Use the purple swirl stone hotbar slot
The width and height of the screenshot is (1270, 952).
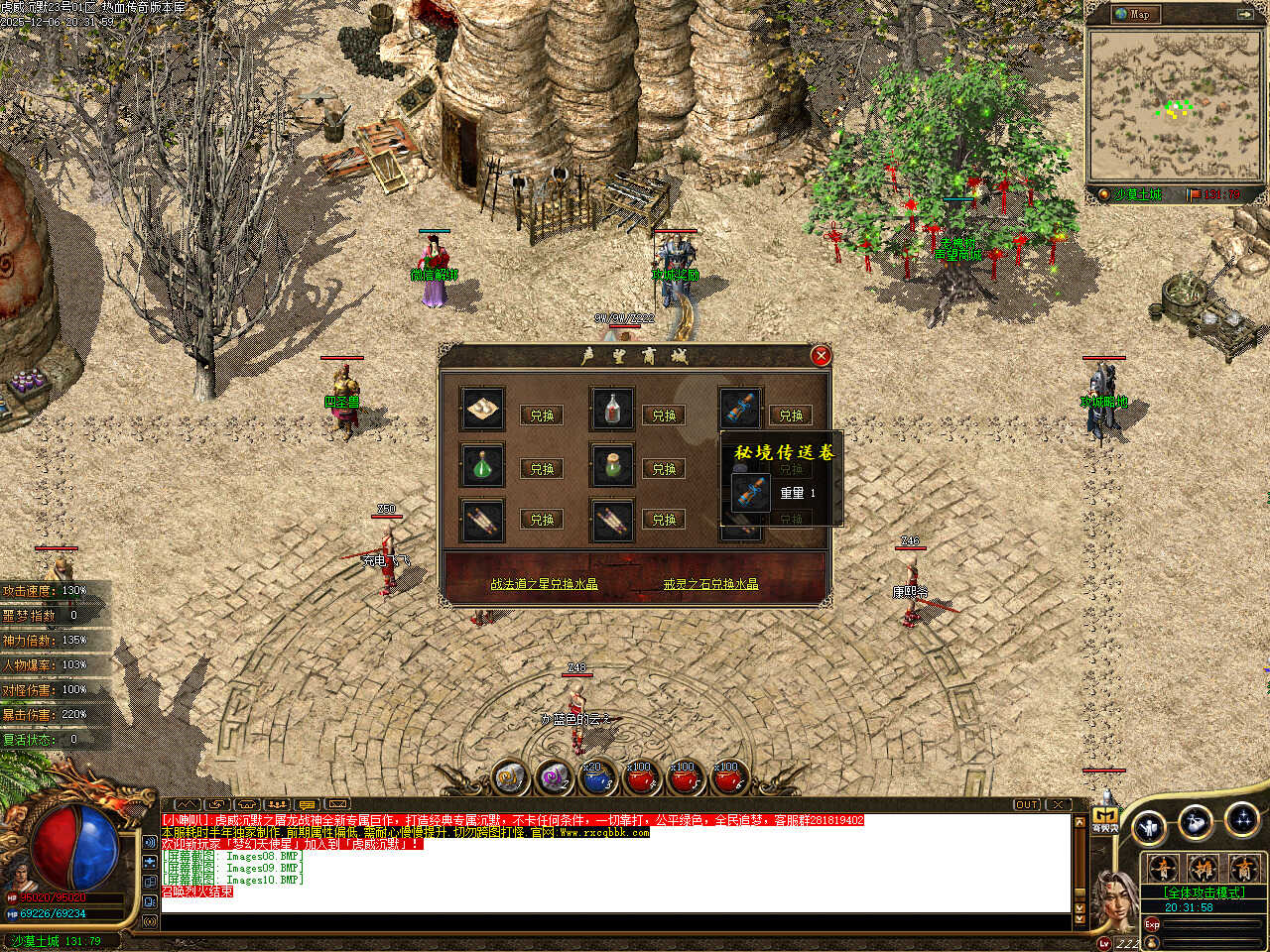(553, 778)
